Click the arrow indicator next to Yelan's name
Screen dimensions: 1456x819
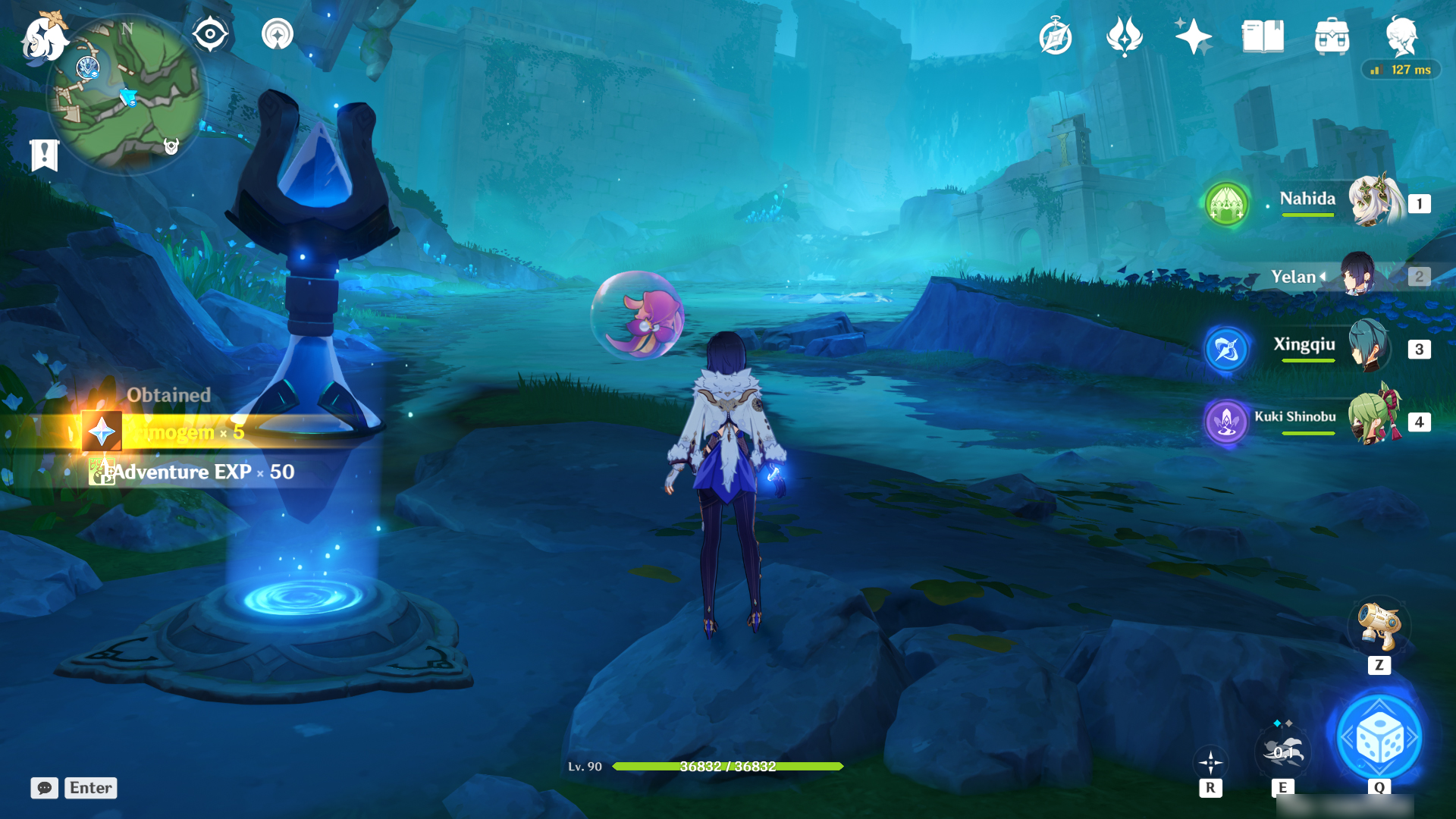[1321, 278]
